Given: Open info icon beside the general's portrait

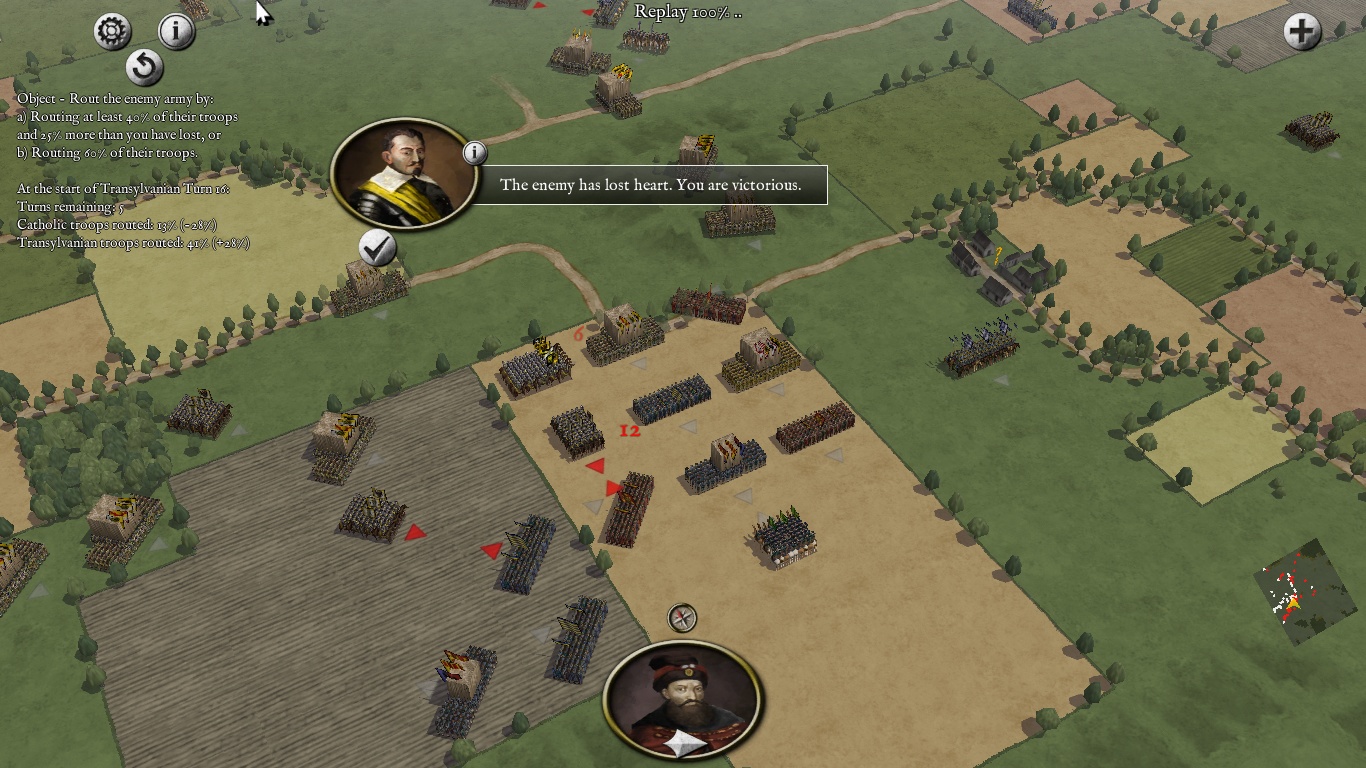Looking at the screenshot, I should coord(475,152).
